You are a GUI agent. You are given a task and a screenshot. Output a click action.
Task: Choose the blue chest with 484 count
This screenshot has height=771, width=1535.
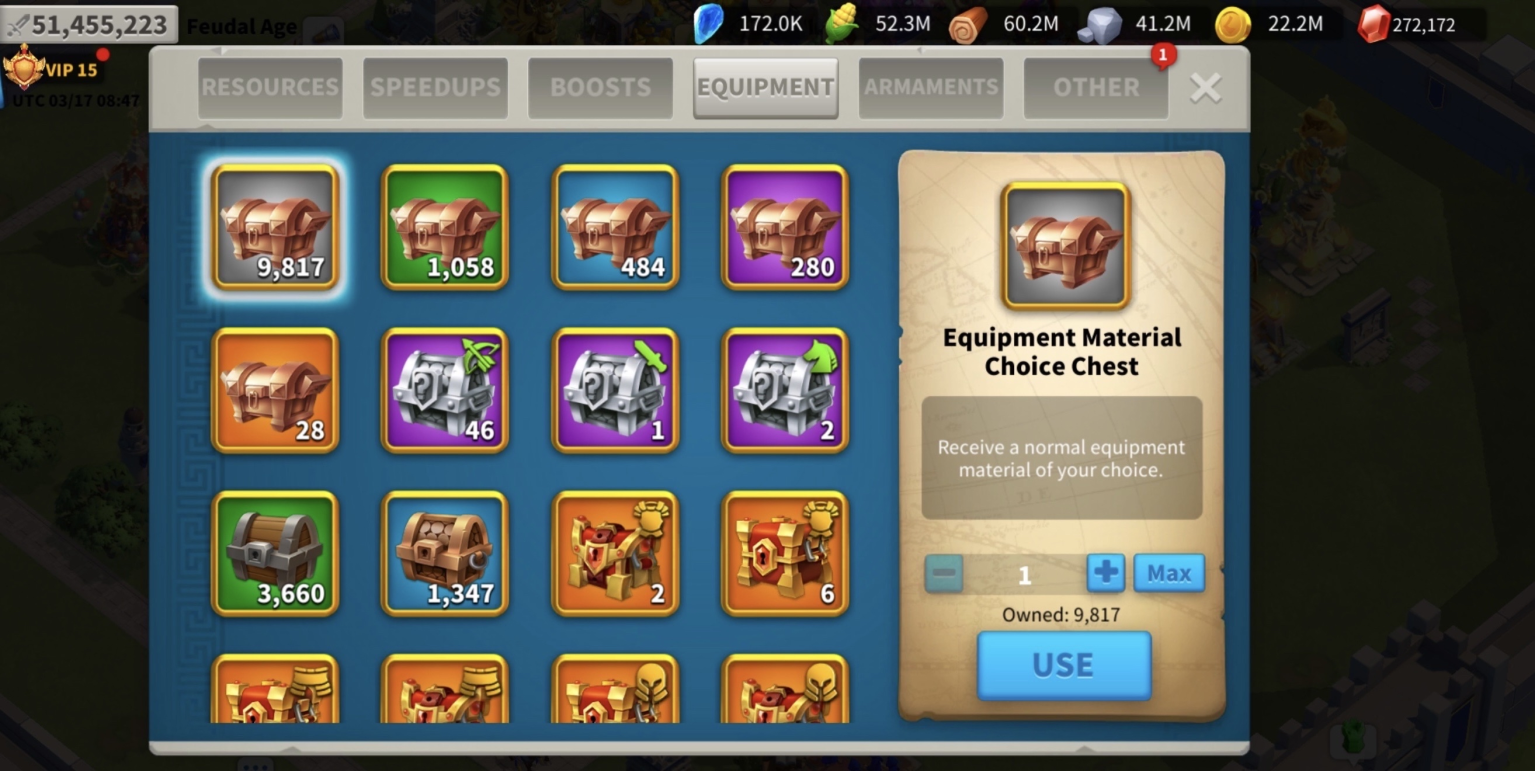(615, 227)
